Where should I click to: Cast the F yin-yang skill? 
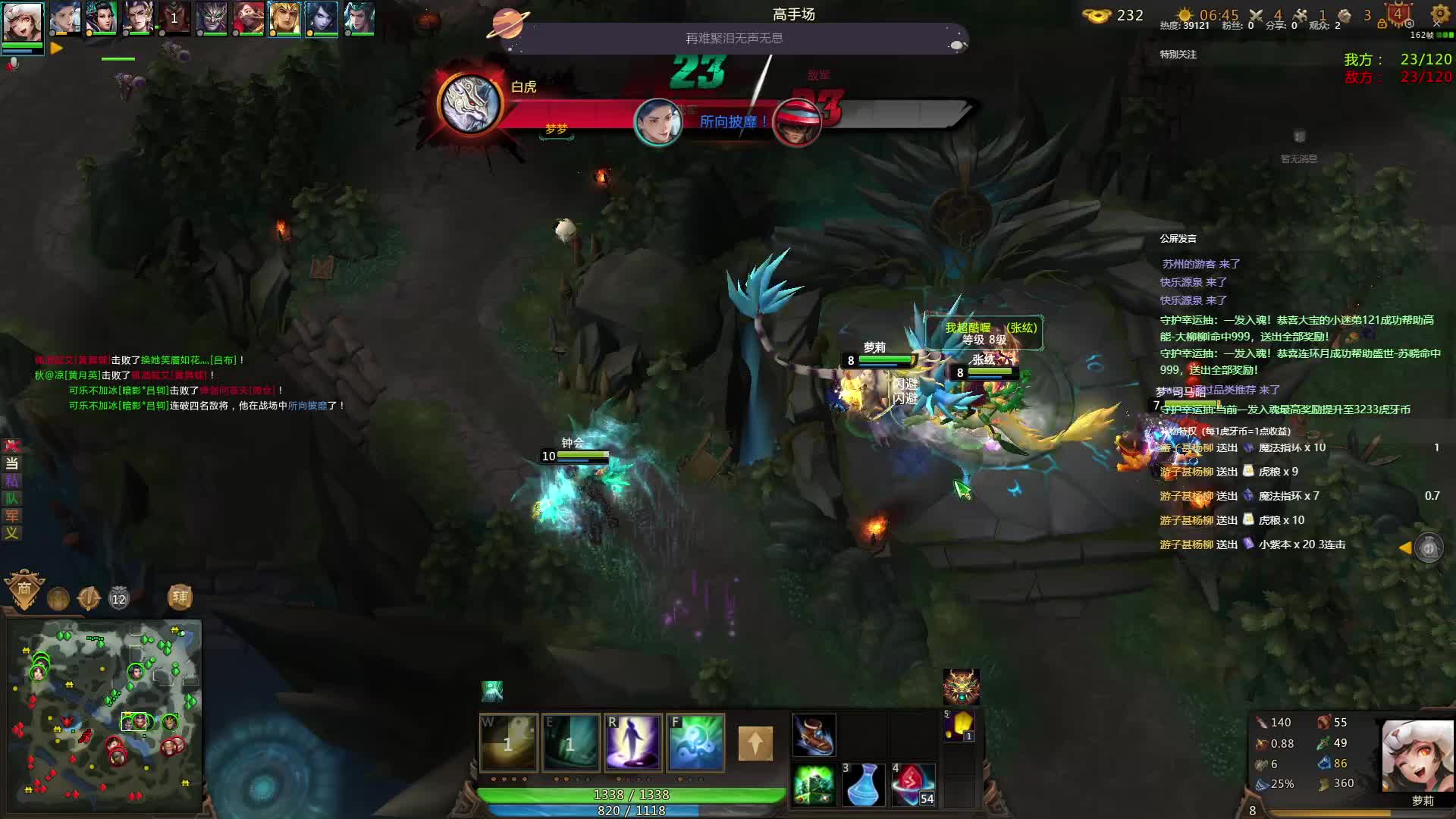tap(695, 742)
